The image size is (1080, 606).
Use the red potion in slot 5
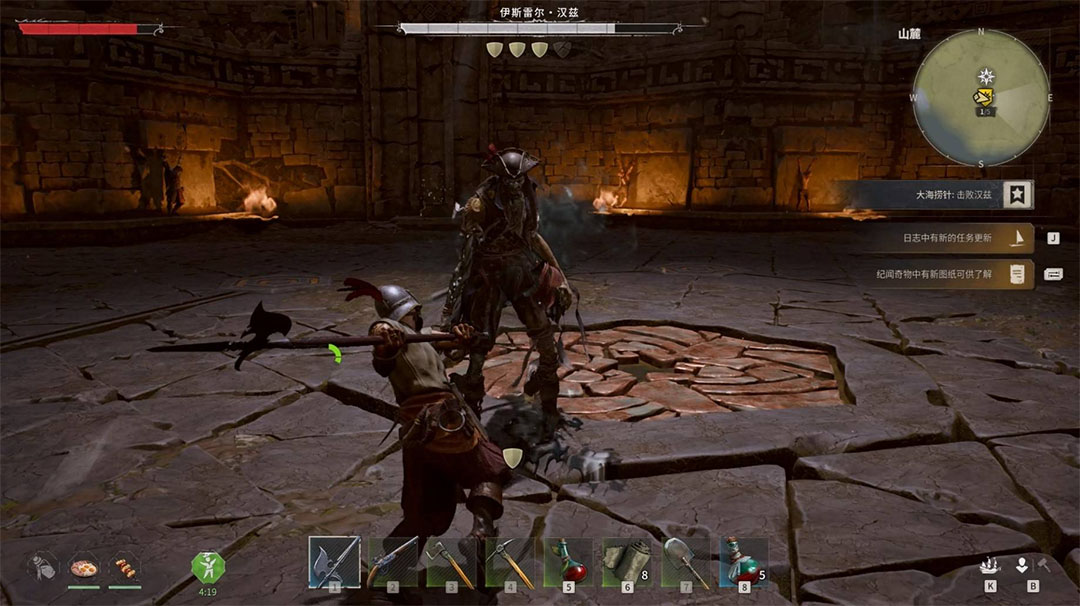[568, 562]
